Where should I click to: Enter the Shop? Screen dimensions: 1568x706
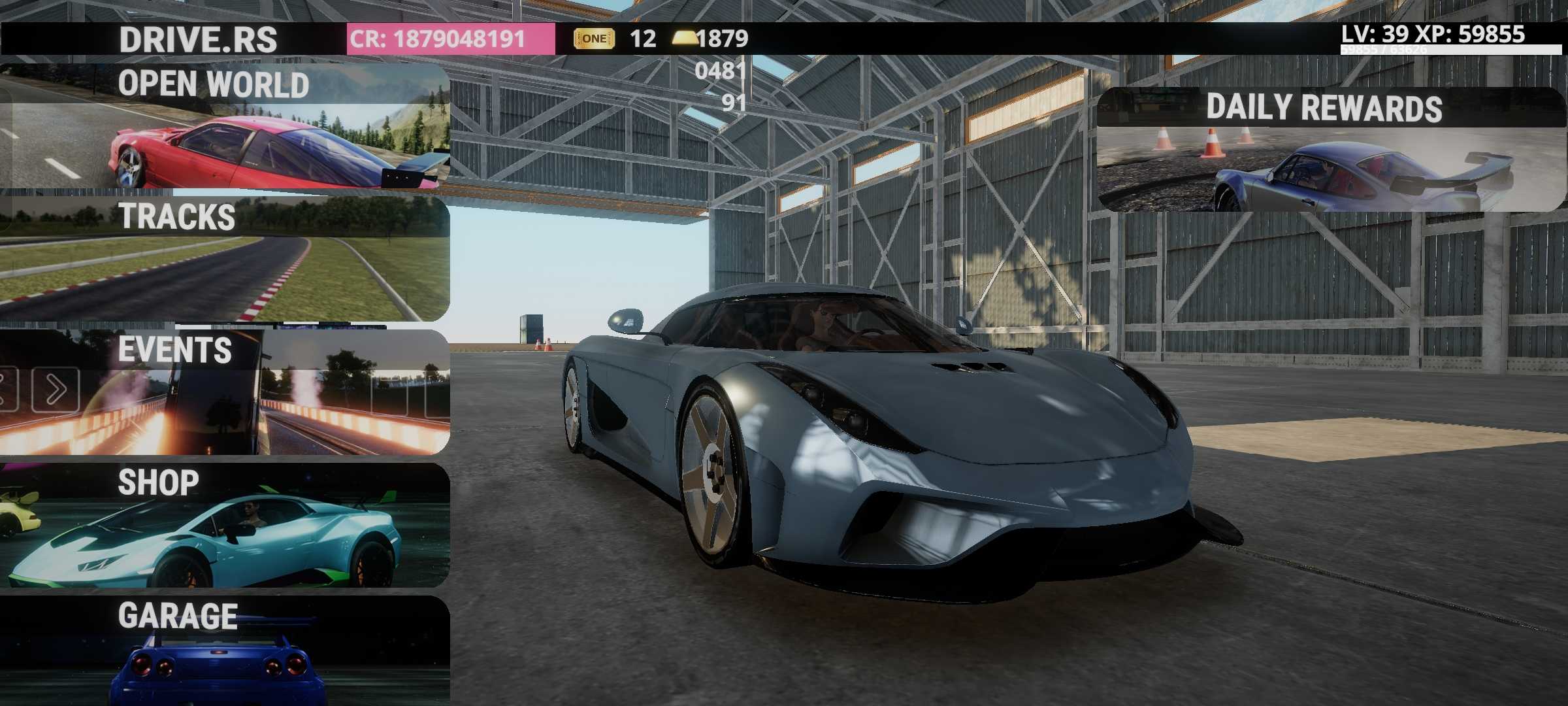(x=225, y=525)
